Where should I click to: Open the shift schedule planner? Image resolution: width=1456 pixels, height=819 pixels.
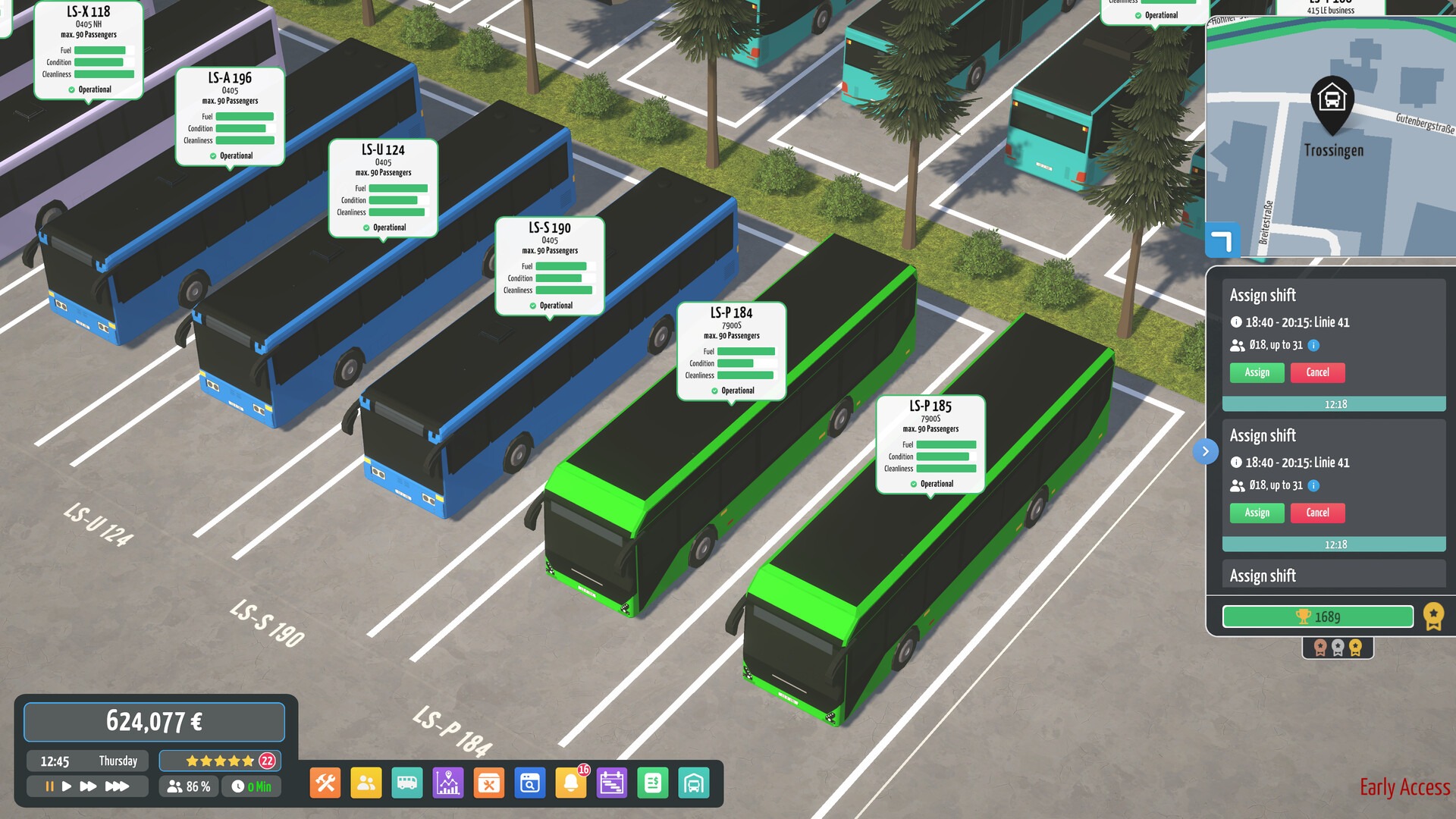pyautogui.click(x=612, y=783)
